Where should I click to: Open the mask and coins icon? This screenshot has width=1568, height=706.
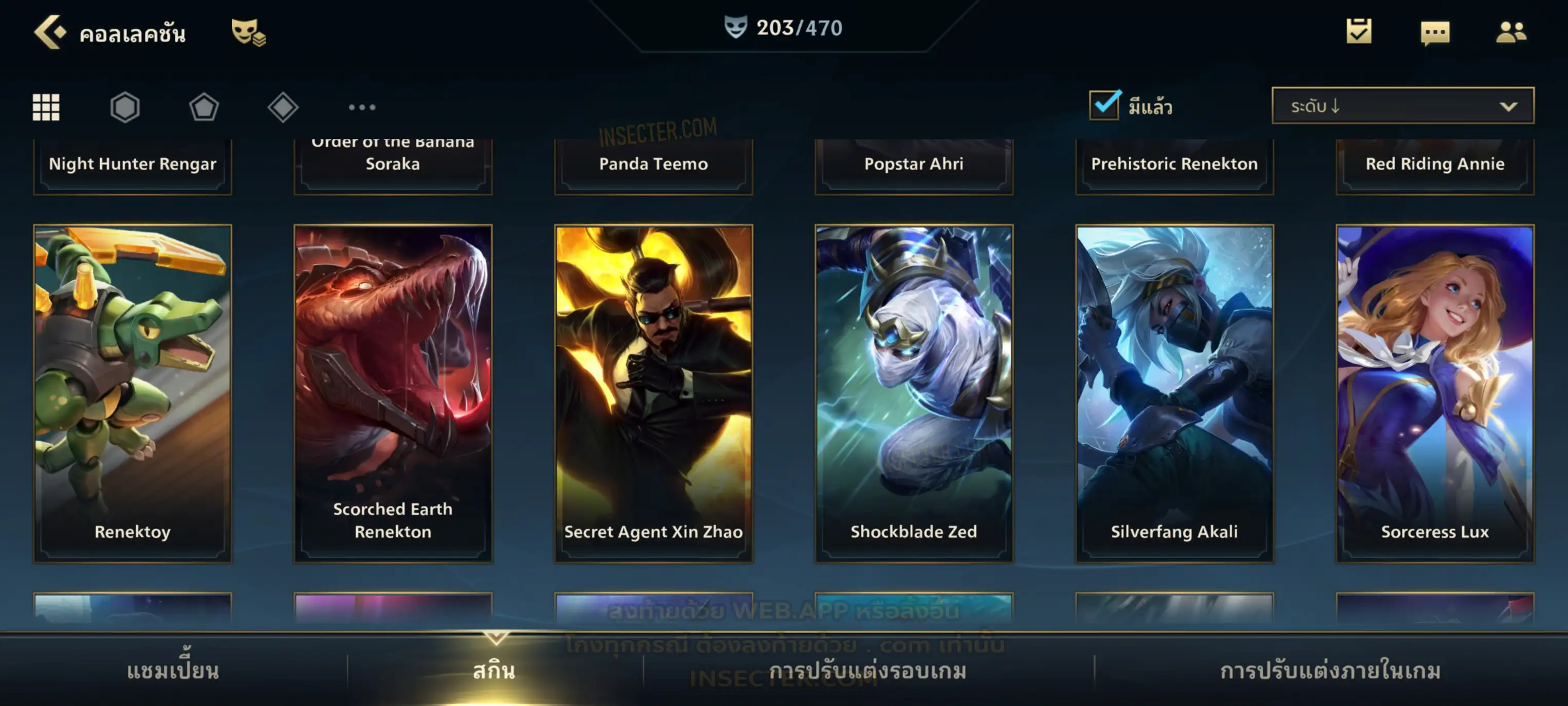248,32
